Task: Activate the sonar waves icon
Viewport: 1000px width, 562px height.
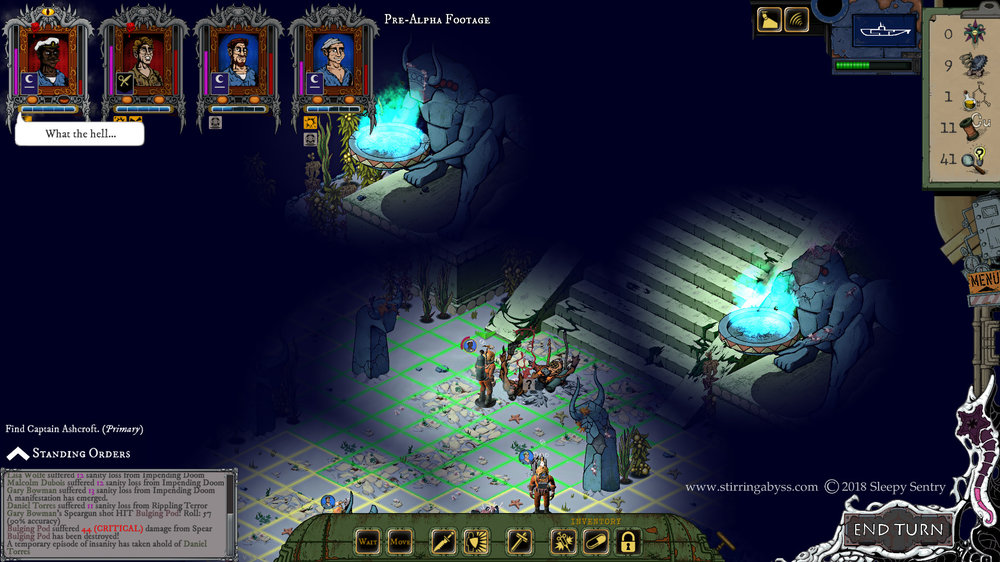Action: coord(797,20)
